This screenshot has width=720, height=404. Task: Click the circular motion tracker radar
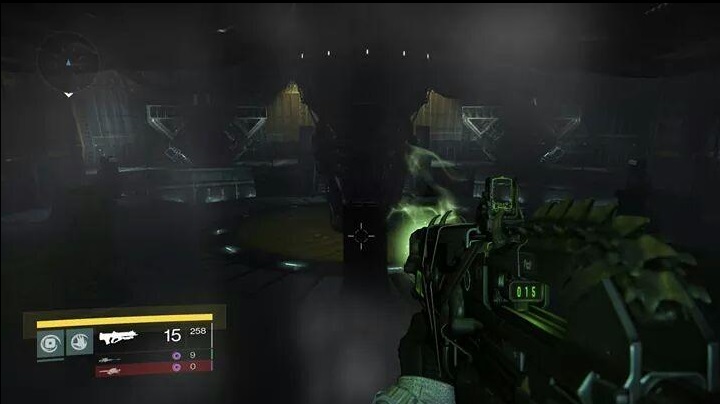click(x=67, y=59)
